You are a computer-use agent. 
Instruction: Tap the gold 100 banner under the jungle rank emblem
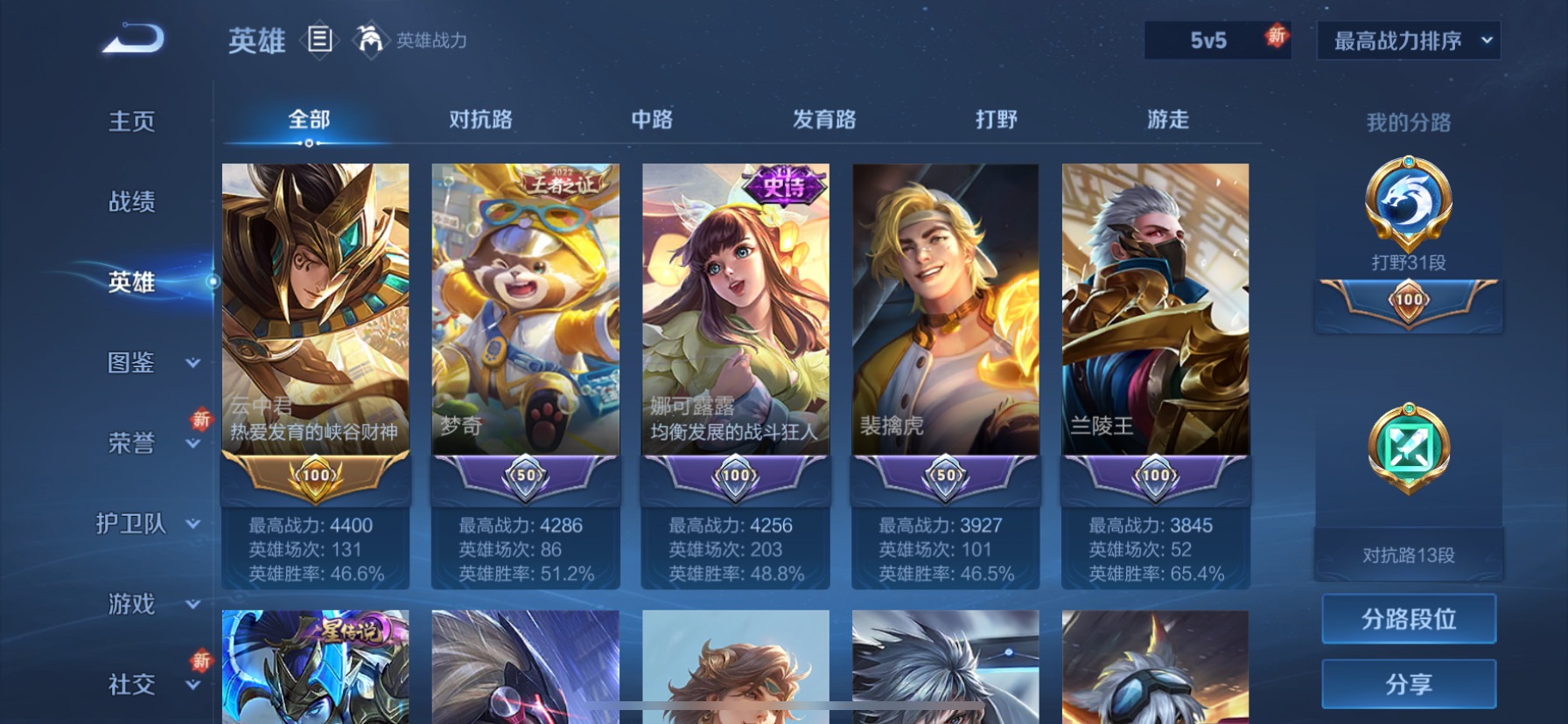coord(1407,302)
